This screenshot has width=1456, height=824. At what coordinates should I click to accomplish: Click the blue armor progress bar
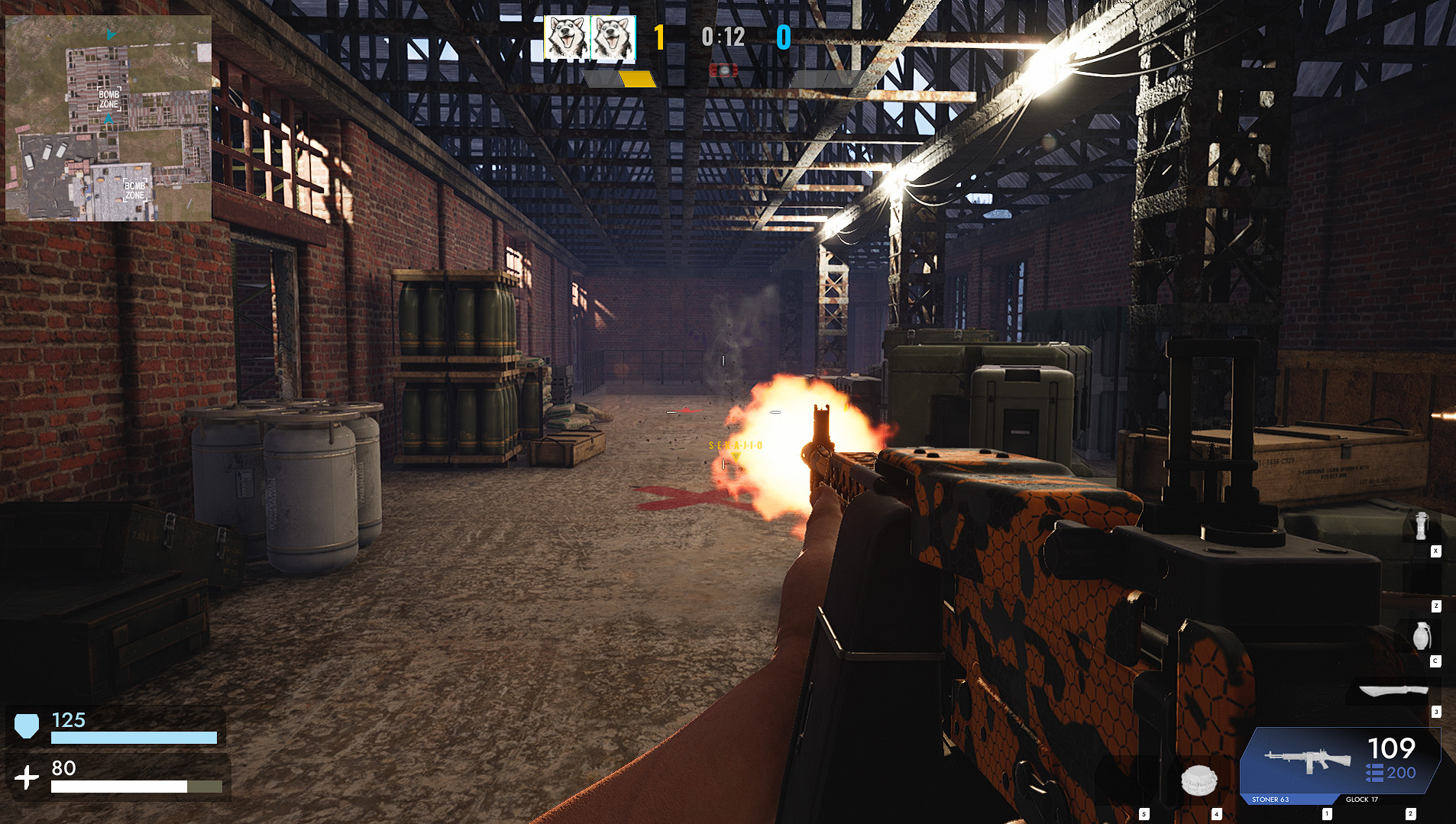click(133, 738)
